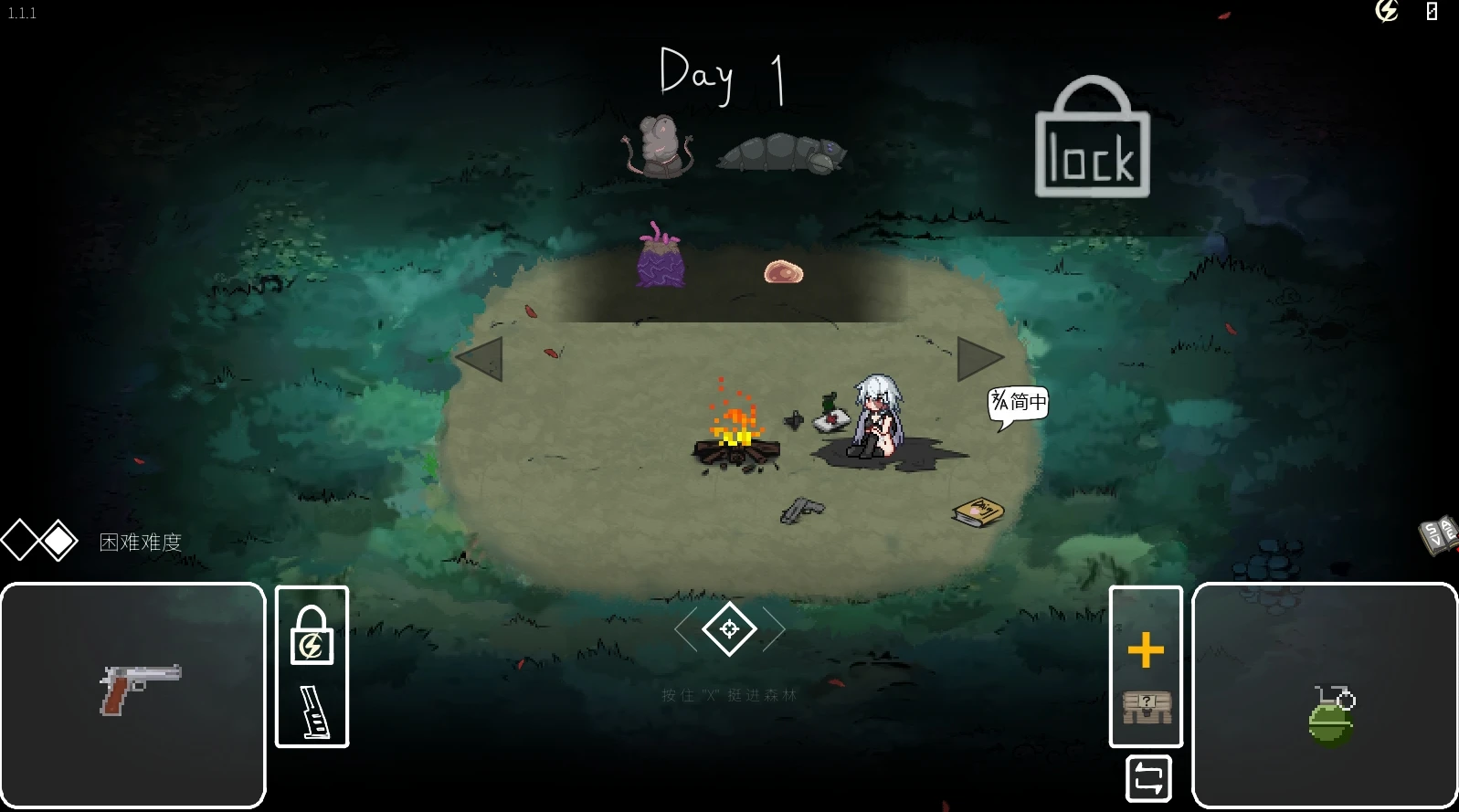Select the pistol weapon slot
1459x812 pixels.
[133, 694]
